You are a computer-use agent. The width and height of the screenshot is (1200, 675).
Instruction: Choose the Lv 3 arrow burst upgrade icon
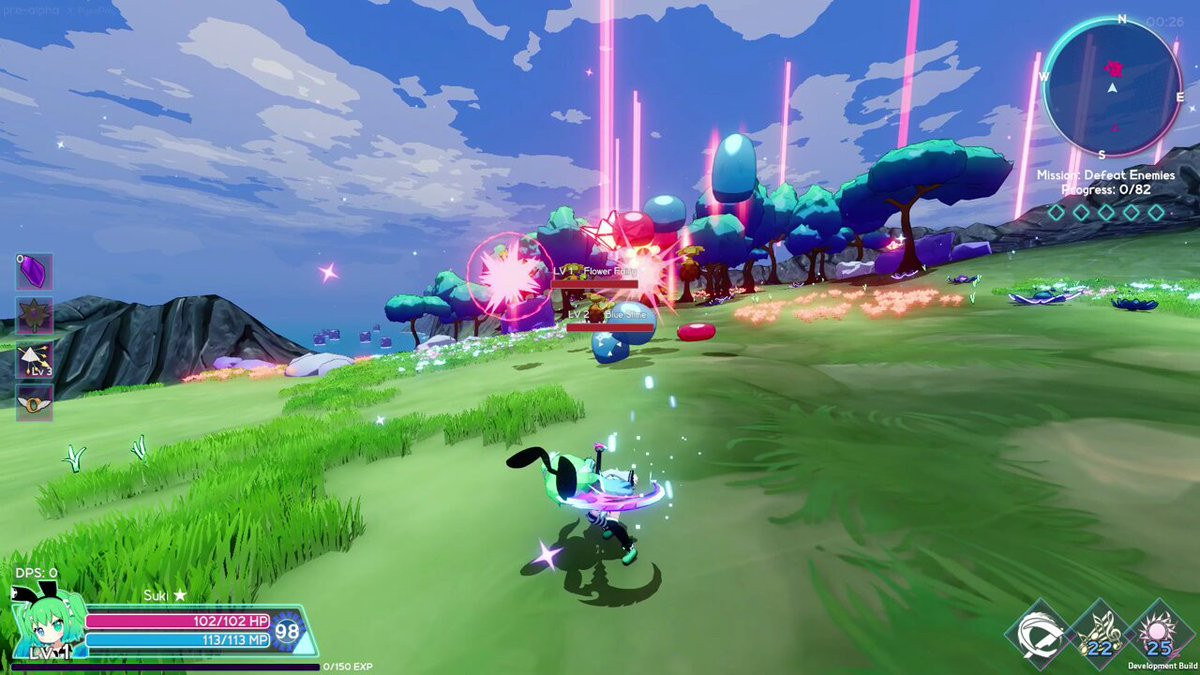coord(34,359)
